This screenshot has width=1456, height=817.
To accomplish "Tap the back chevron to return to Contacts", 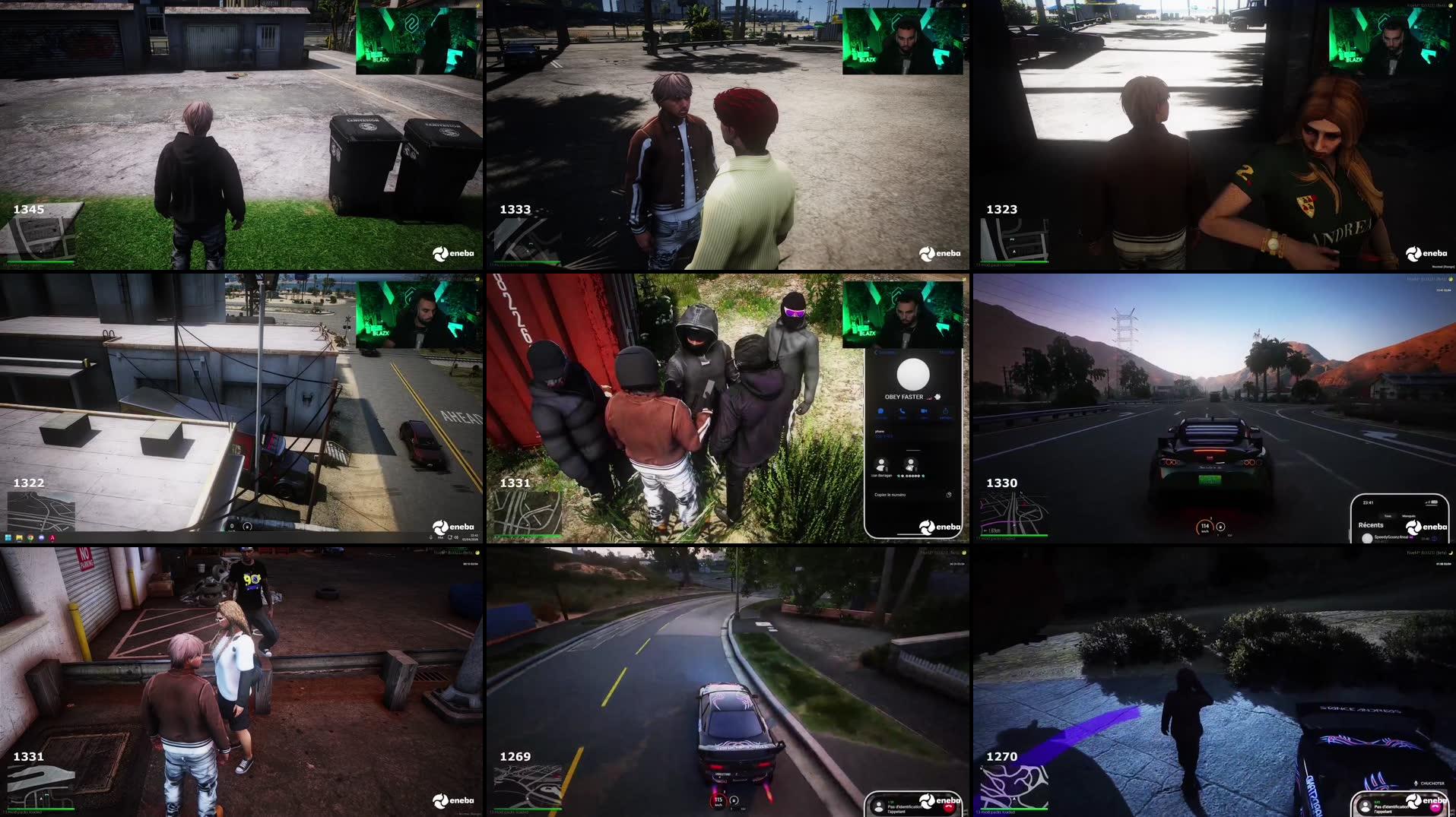I will click(x=877, y=352).
